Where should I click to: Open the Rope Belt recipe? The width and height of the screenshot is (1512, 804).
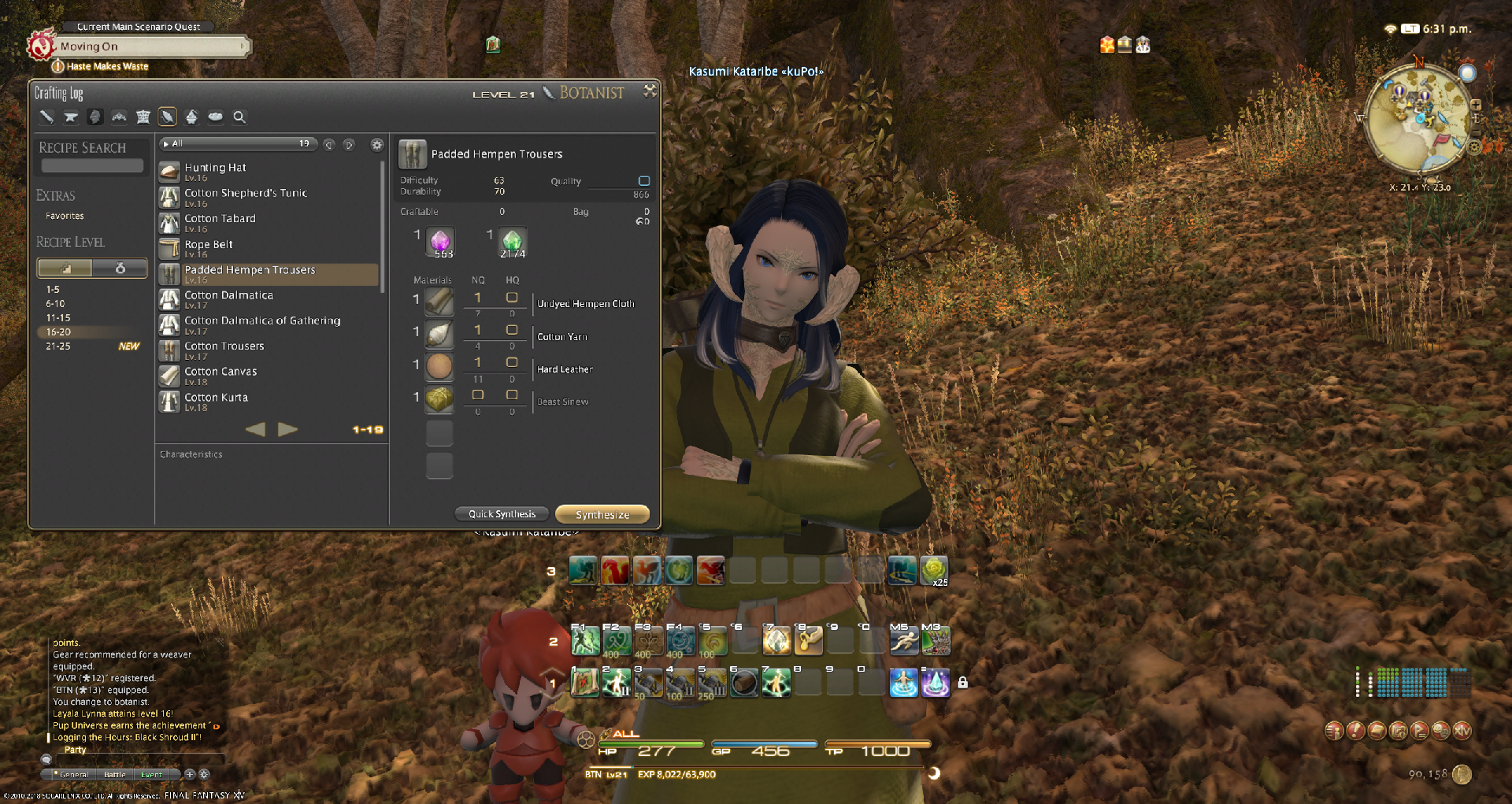(208, 245)
